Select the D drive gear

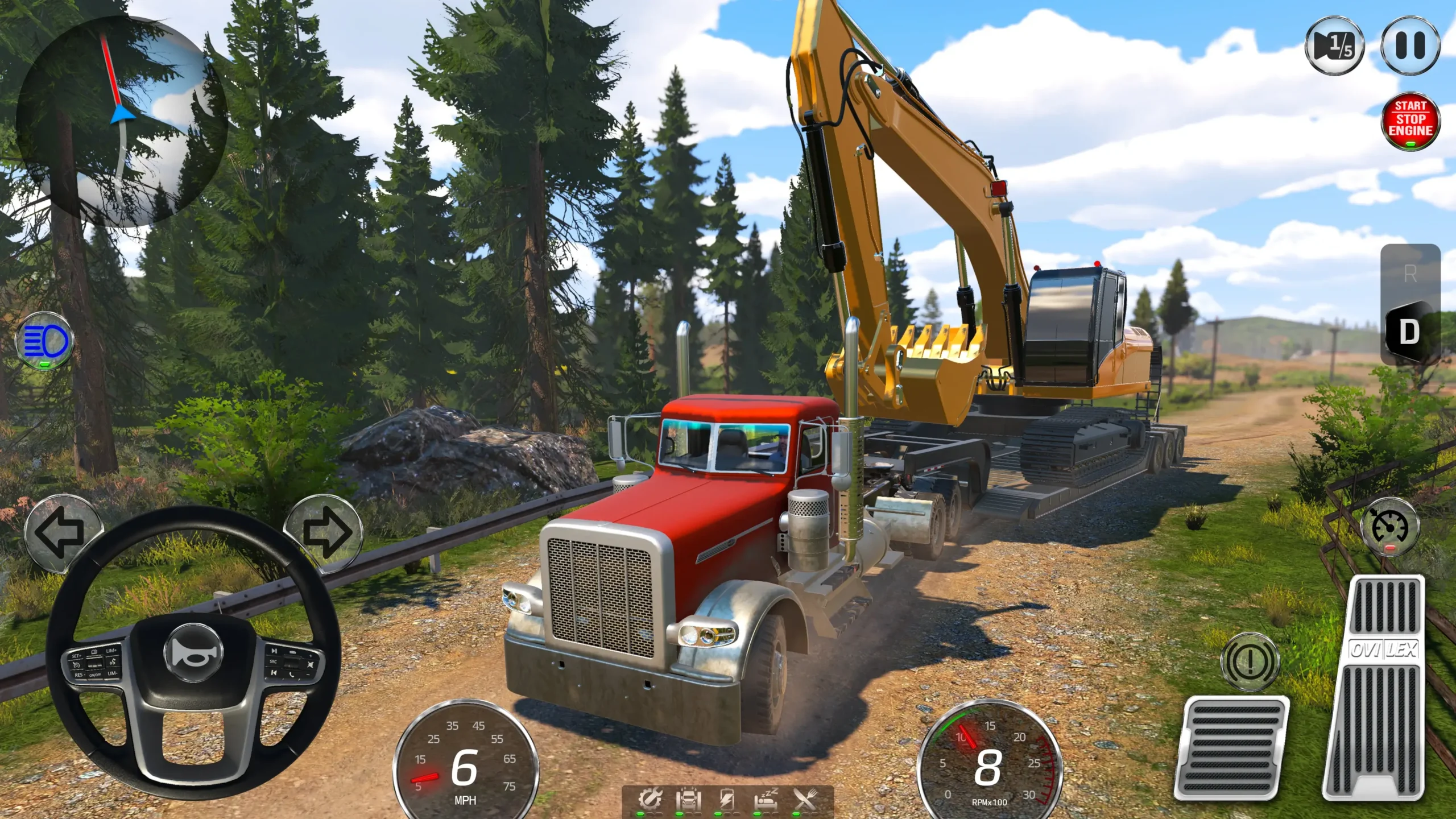tap(1409, 332)
